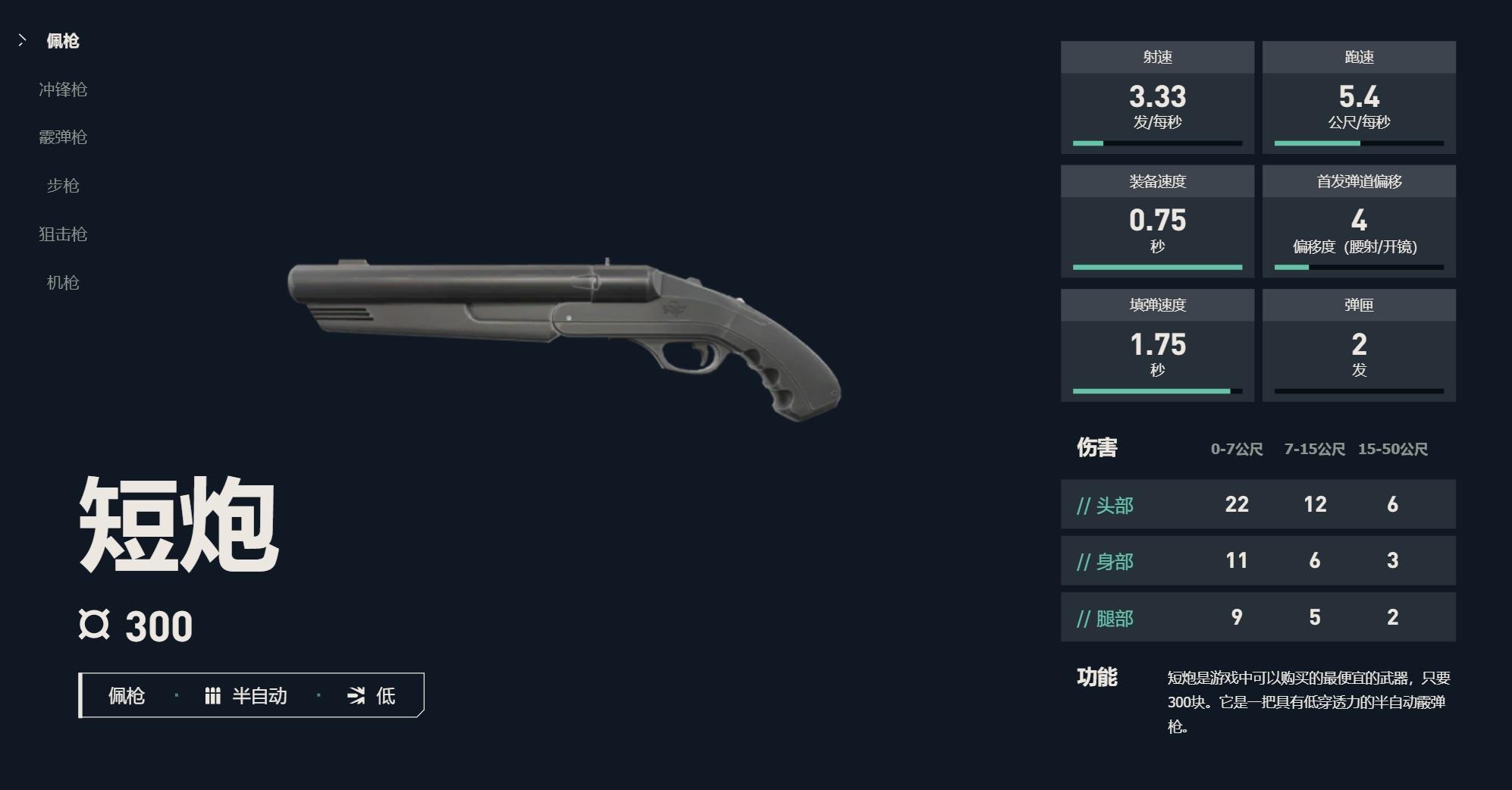The width and height of the screenshot is (1512, 790).
Task: Switch to the 冲锋枪 category
Action: pyautogui.click(x=63, y=89)
